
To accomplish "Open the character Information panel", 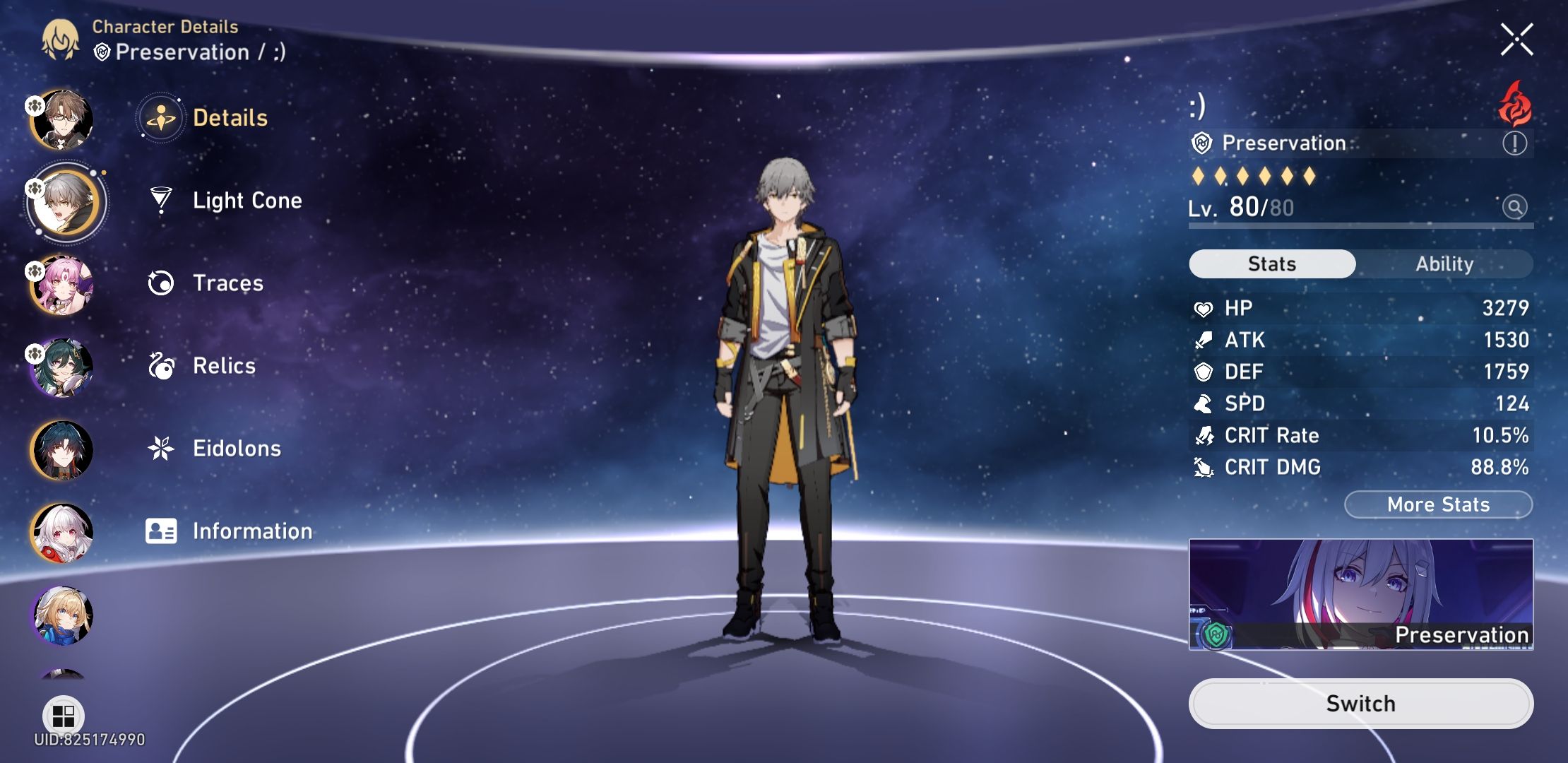I will [x=252, y=531].
